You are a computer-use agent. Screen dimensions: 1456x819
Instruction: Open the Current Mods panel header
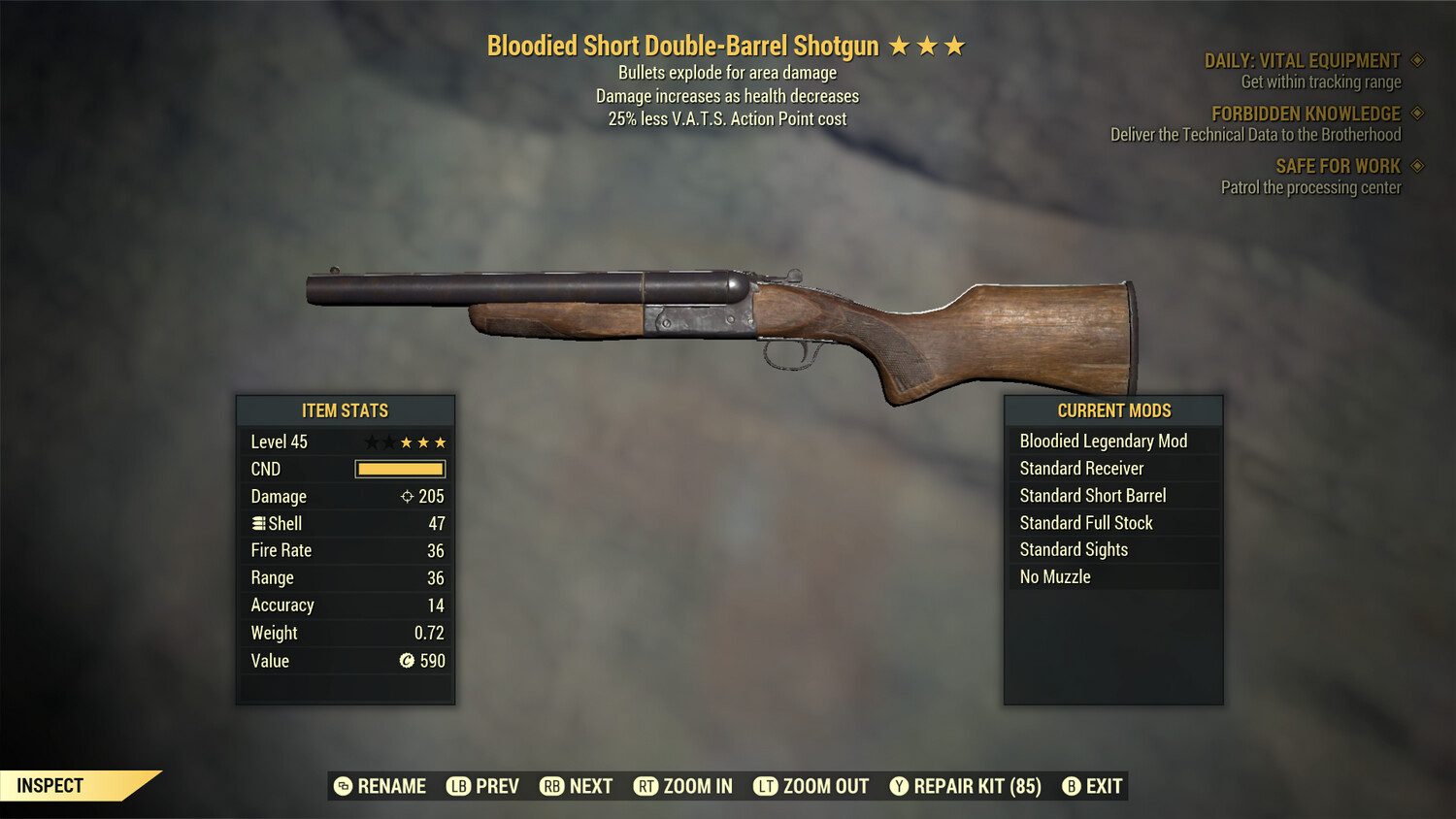click(x=1113, y=410)
